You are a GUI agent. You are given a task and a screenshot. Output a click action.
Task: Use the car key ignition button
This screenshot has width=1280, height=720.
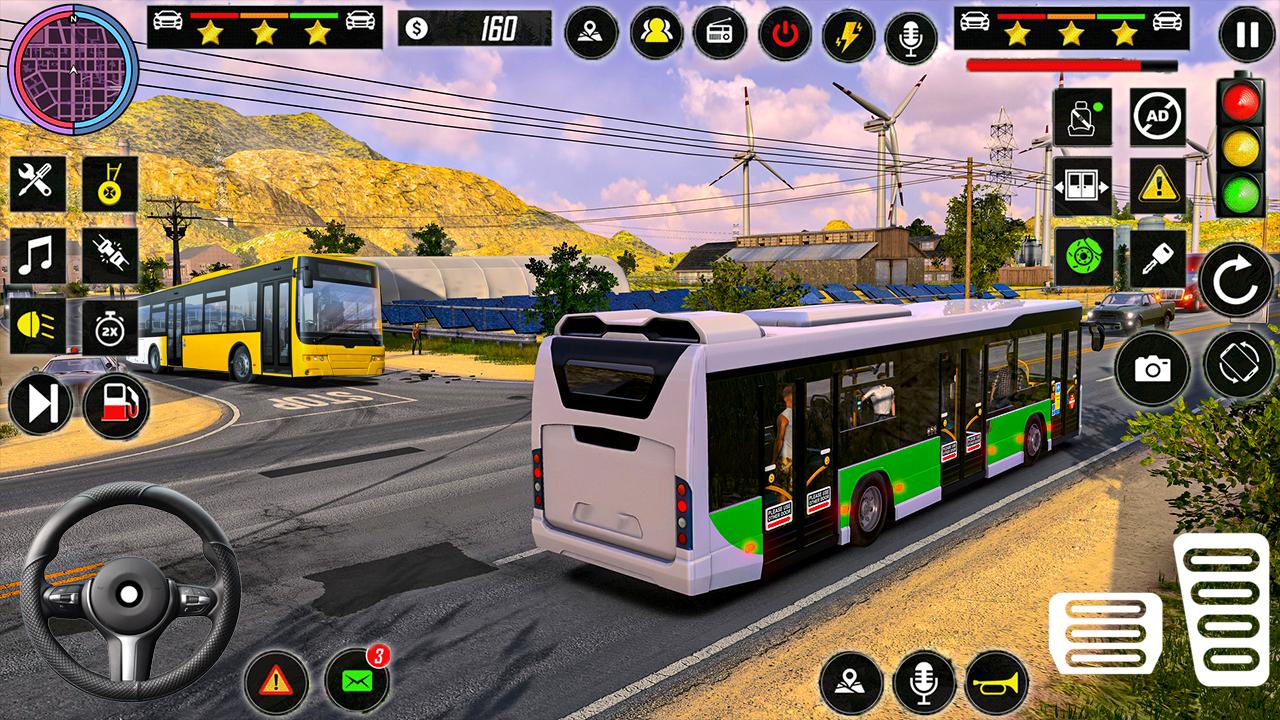(x=1158, y=258)
